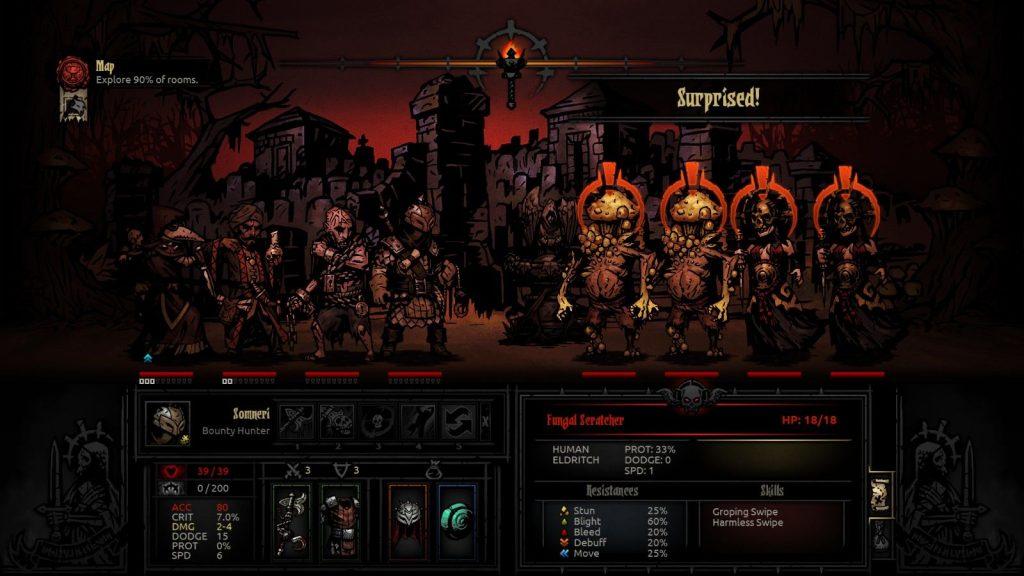Select the fourth combat skill slot
The height and width of the screenshot is (576, 1024).
tap(418, 421)
